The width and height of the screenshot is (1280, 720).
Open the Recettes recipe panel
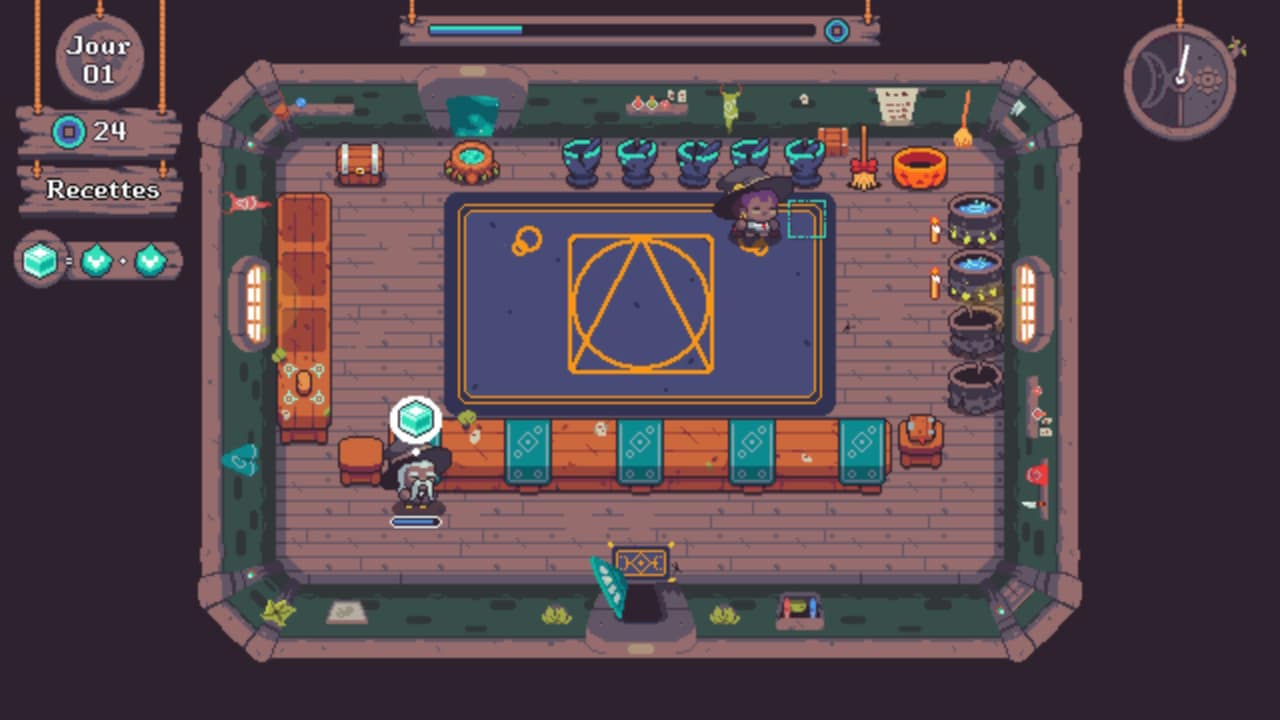click(102, 190)
